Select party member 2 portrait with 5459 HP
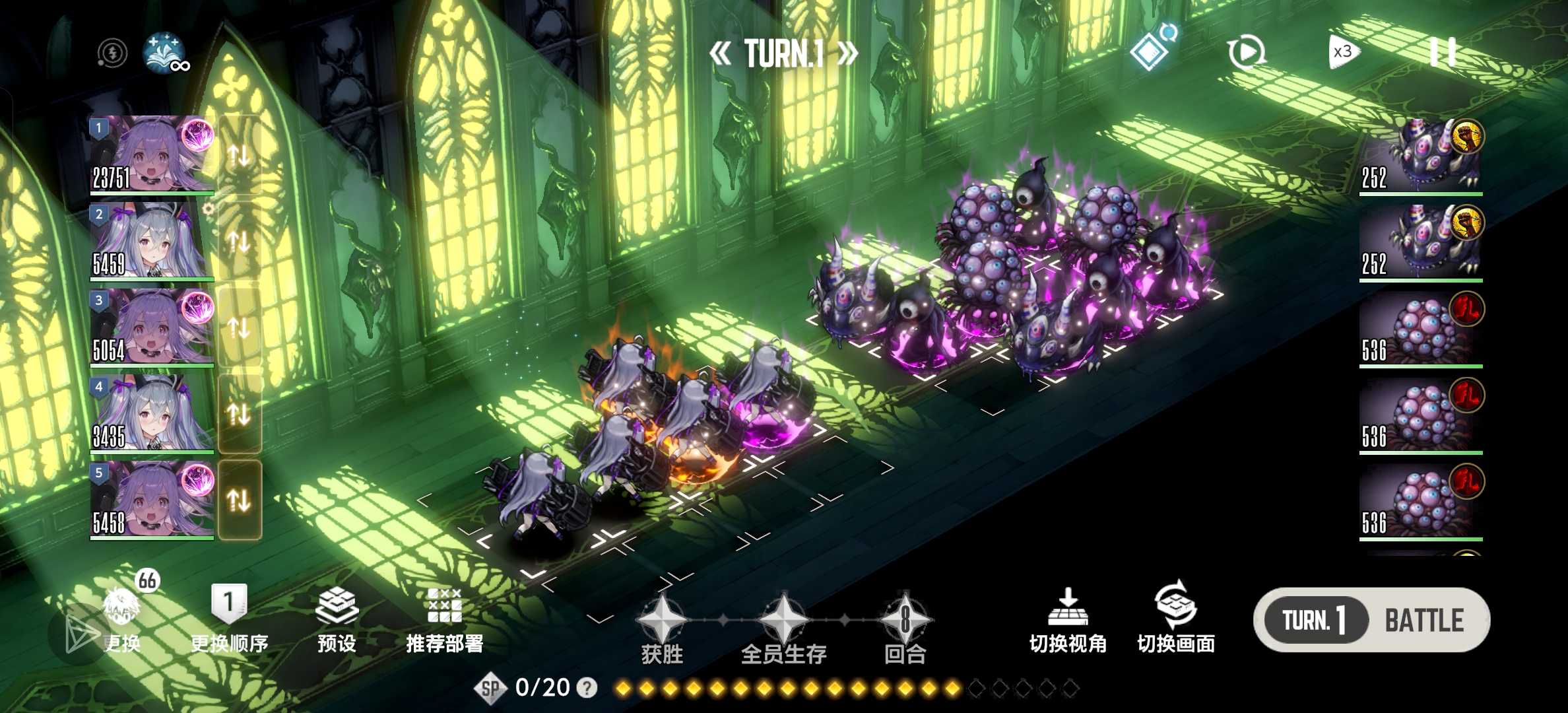 click(152, 241)
